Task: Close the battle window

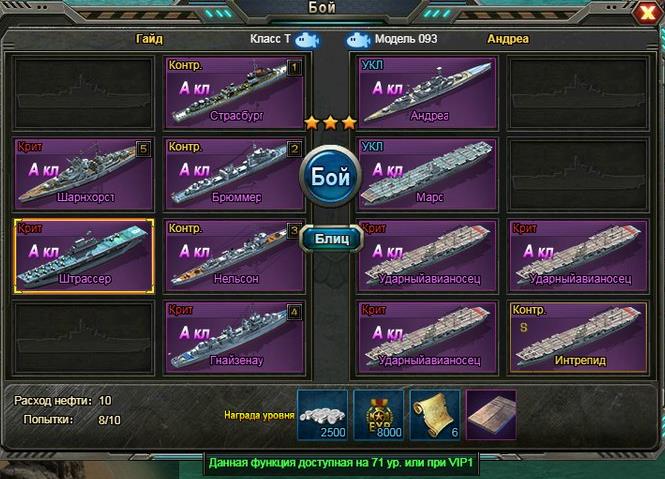Action: (x=646, y=12)
